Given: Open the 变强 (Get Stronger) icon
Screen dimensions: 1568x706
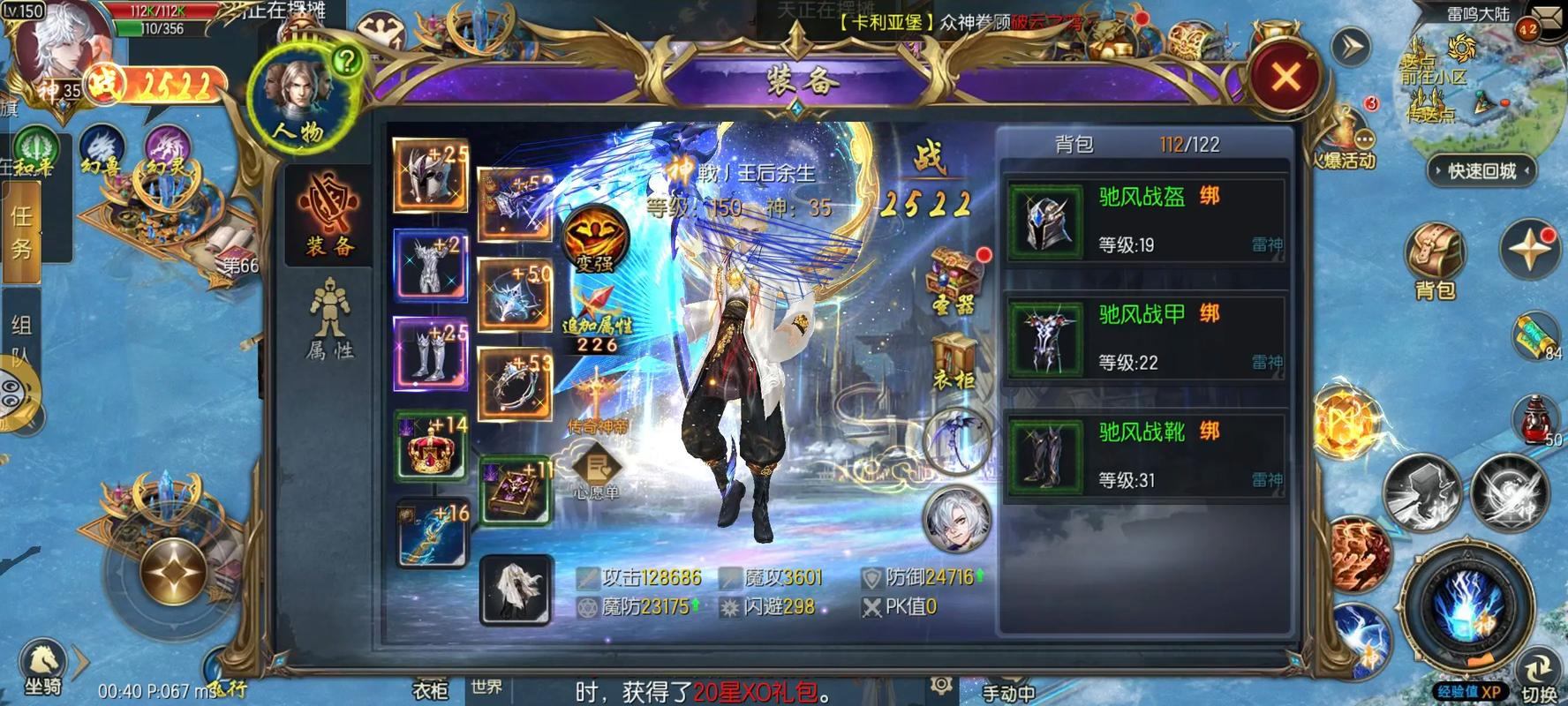Looking at the screenshot, I should tap(593, 248).
